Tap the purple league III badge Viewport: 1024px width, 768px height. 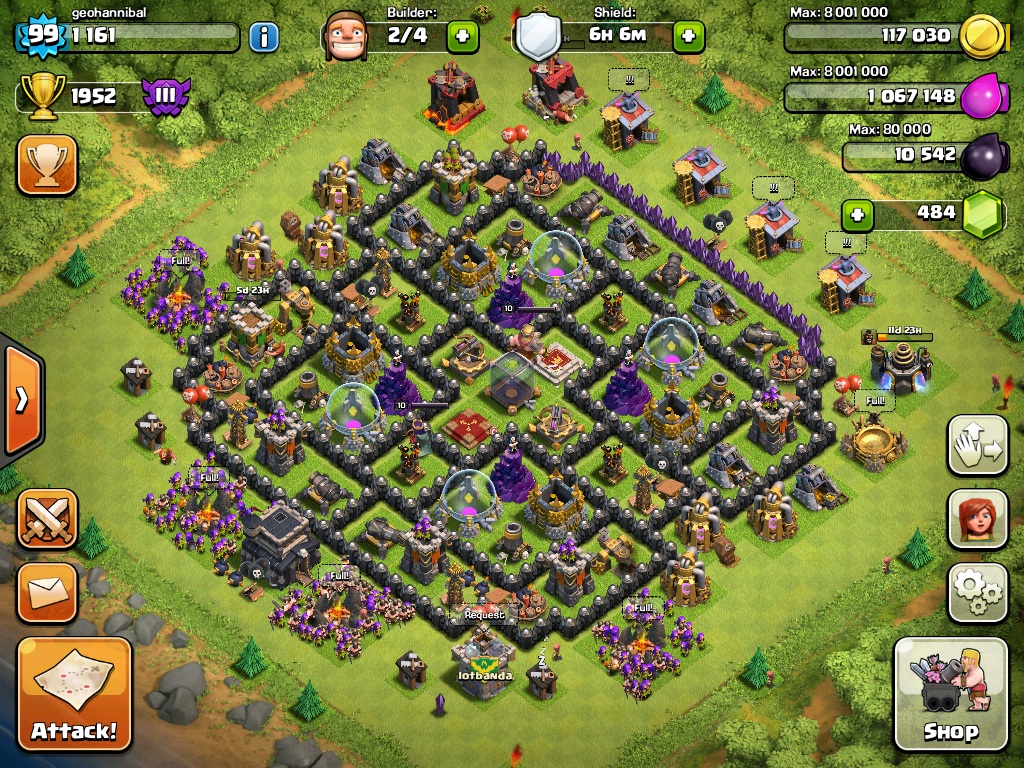coord(166,96)
